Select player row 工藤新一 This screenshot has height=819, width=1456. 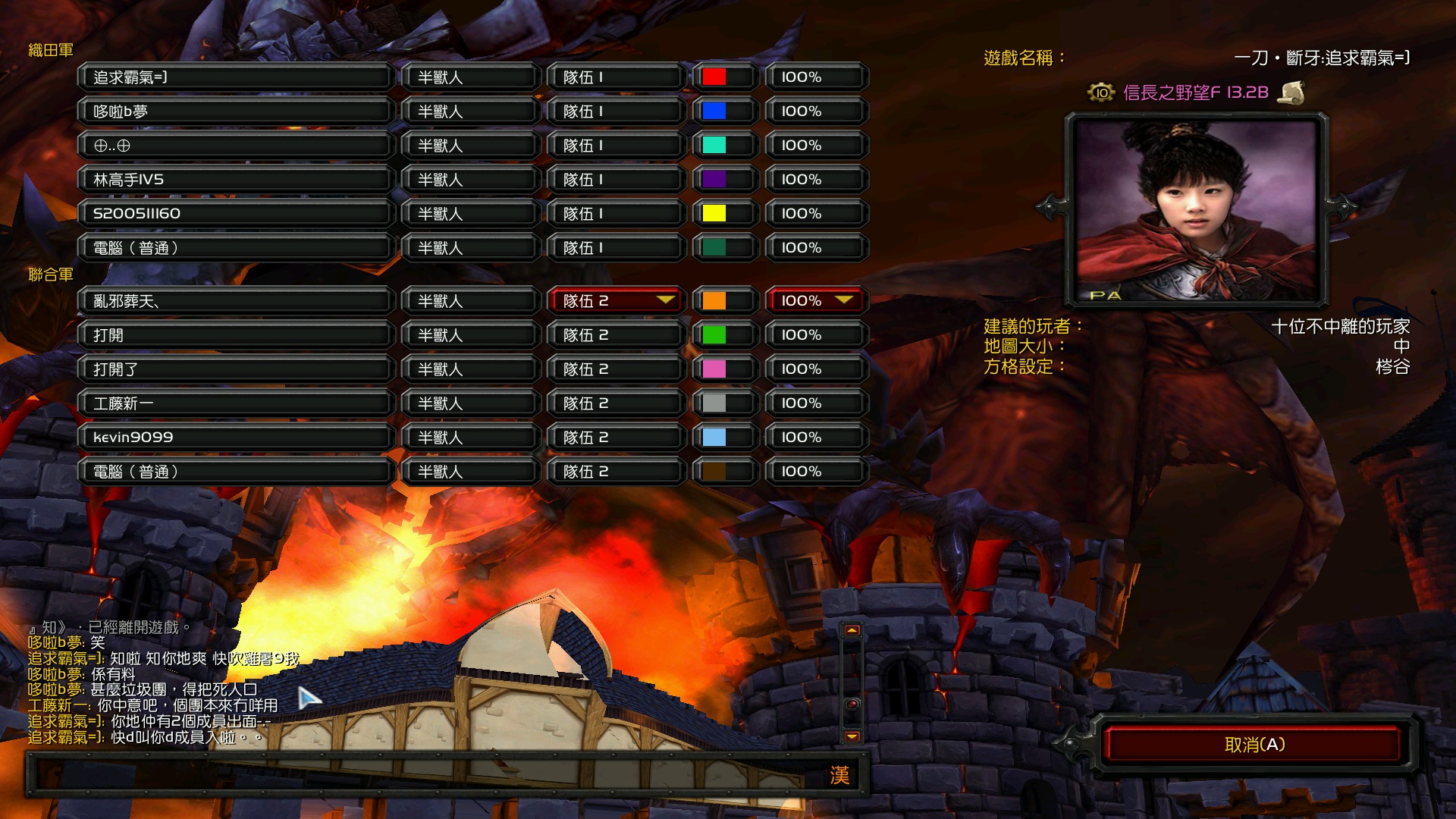click(235, 403)
